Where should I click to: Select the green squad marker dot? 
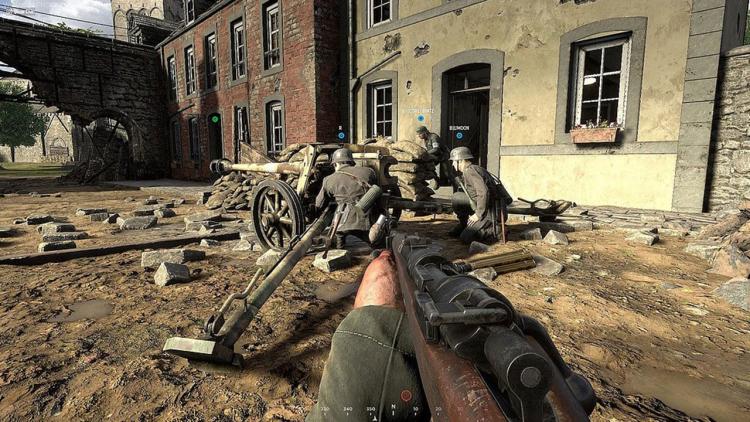pyautogui.click(x=214, y=118)
